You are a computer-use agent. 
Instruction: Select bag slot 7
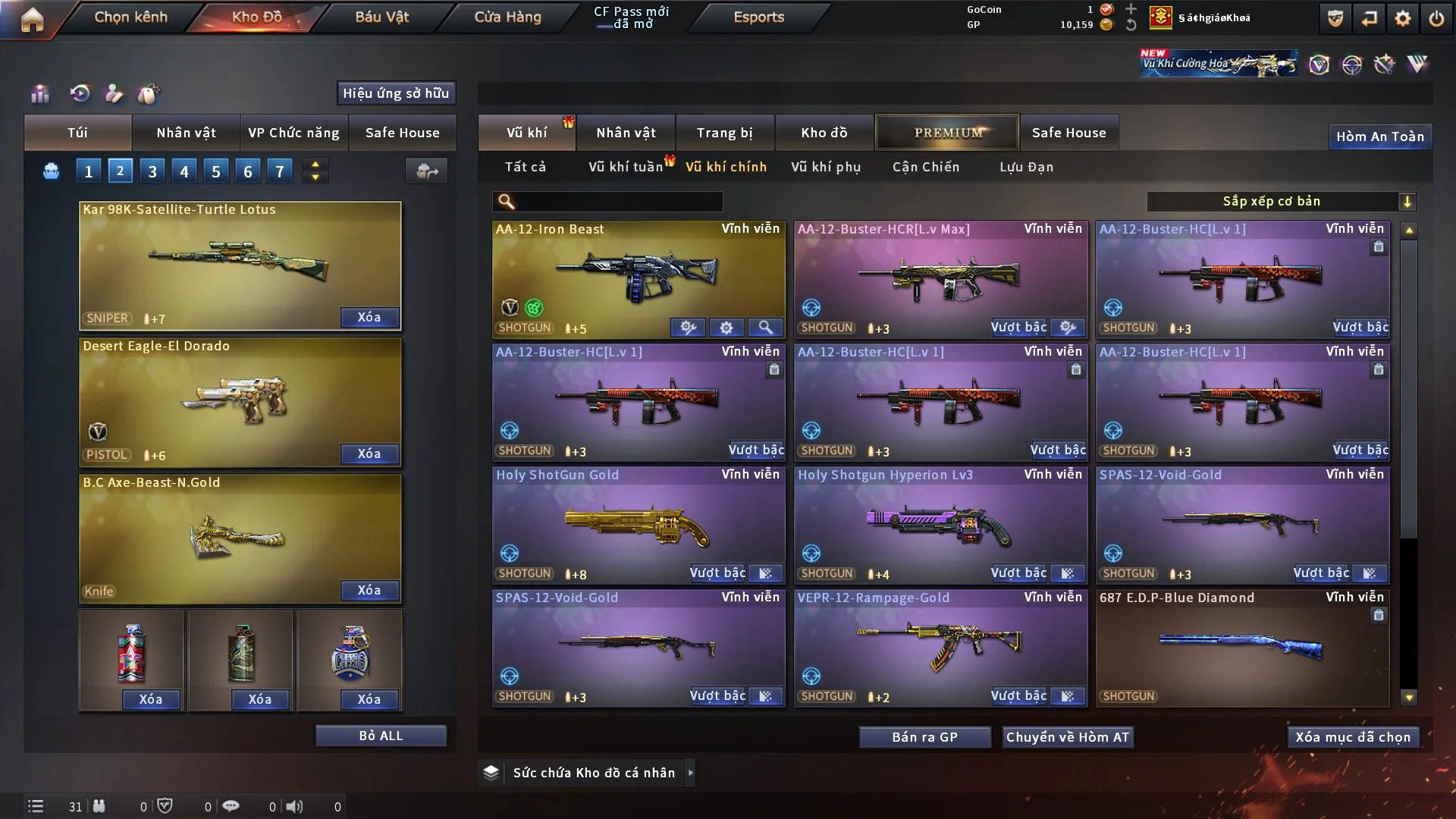[x=280, y=171]
